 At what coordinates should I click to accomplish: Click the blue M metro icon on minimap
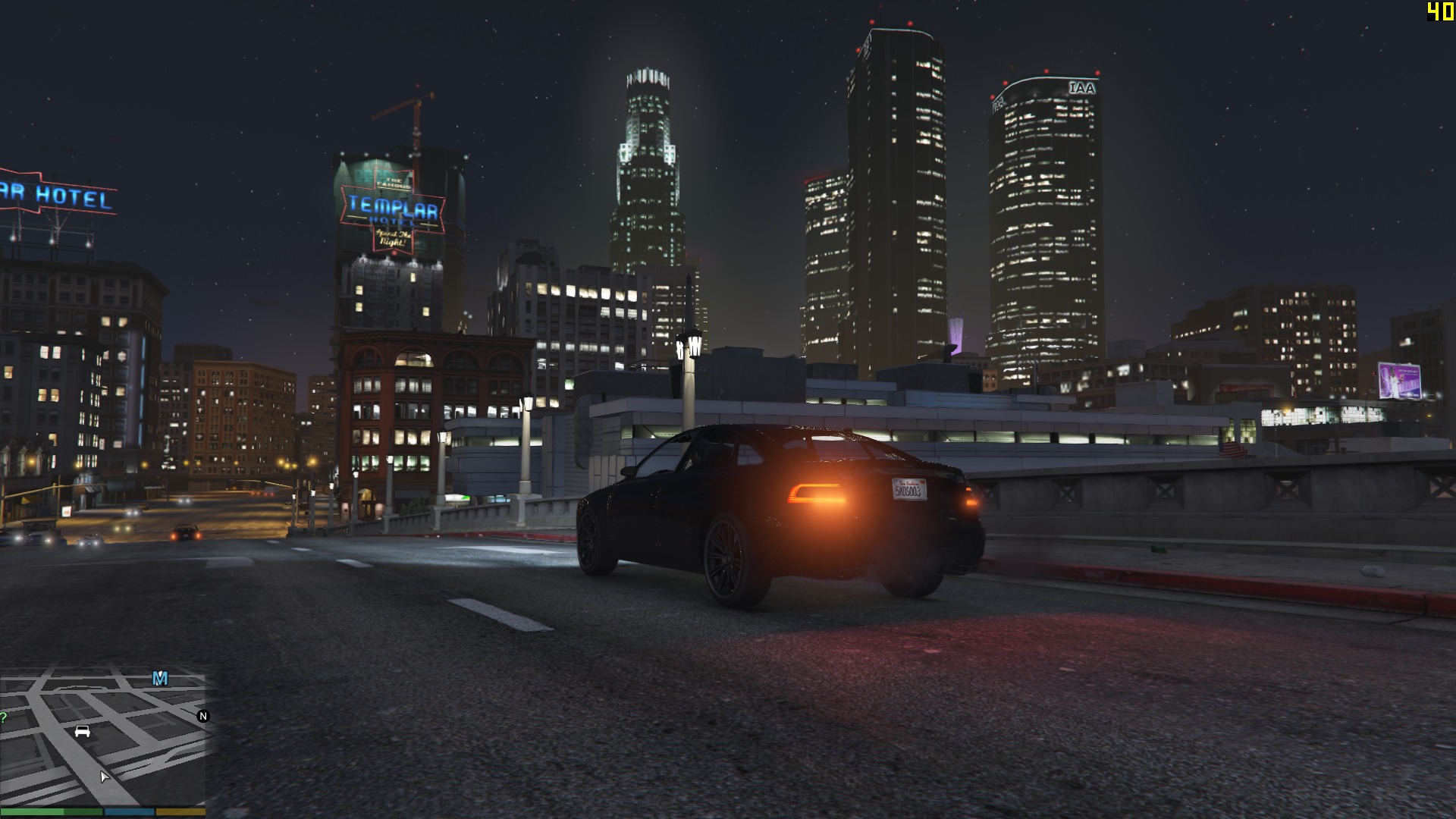(x=160, y=678)
